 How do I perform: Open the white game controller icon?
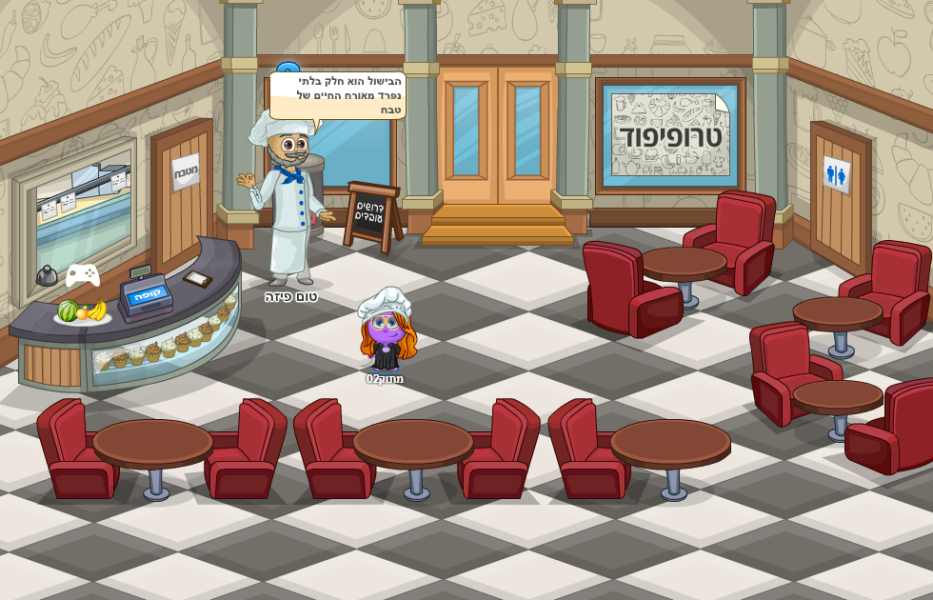(x=83, y=274)
